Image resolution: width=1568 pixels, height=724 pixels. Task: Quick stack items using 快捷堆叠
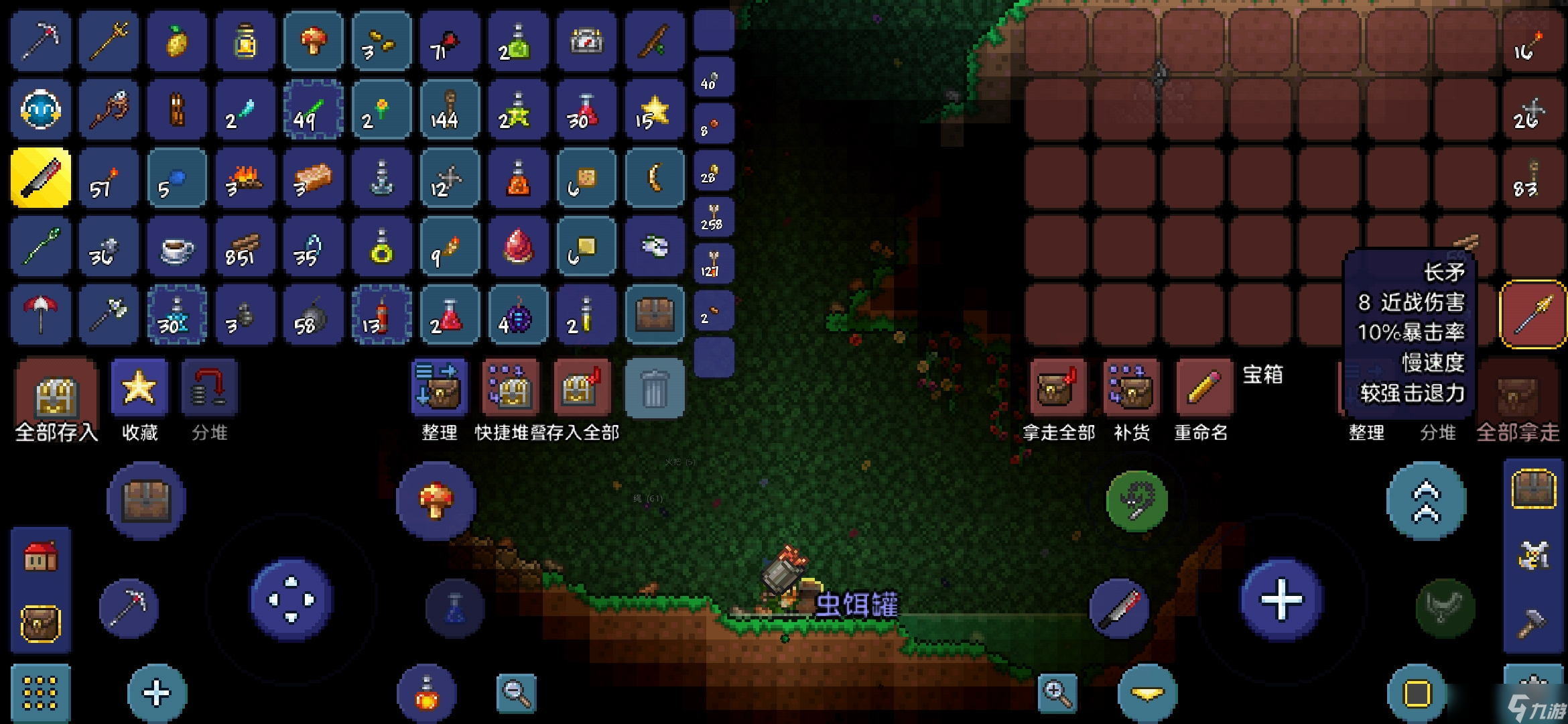511,389
